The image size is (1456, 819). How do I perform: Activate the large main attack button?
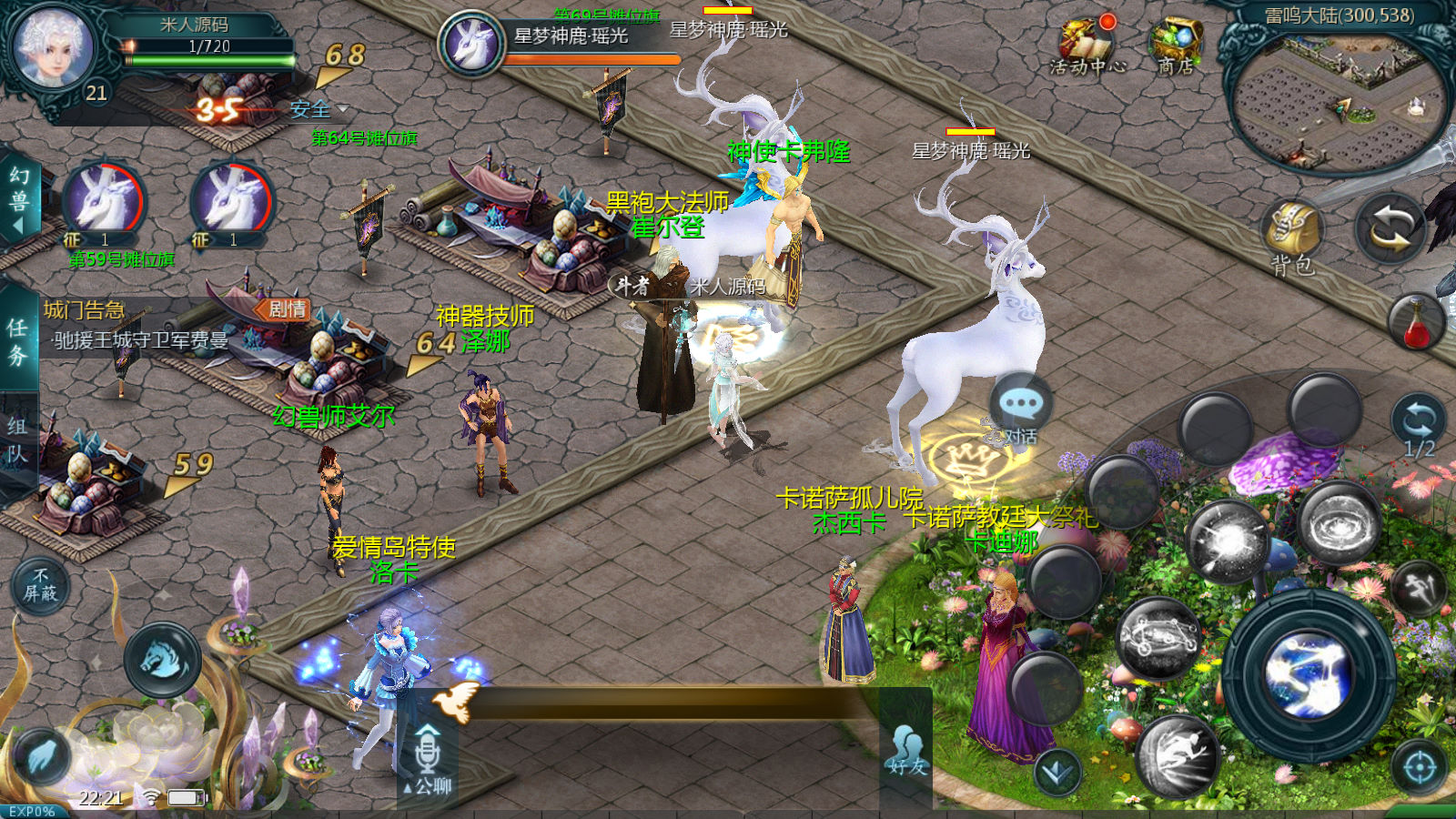point(1309,675)
